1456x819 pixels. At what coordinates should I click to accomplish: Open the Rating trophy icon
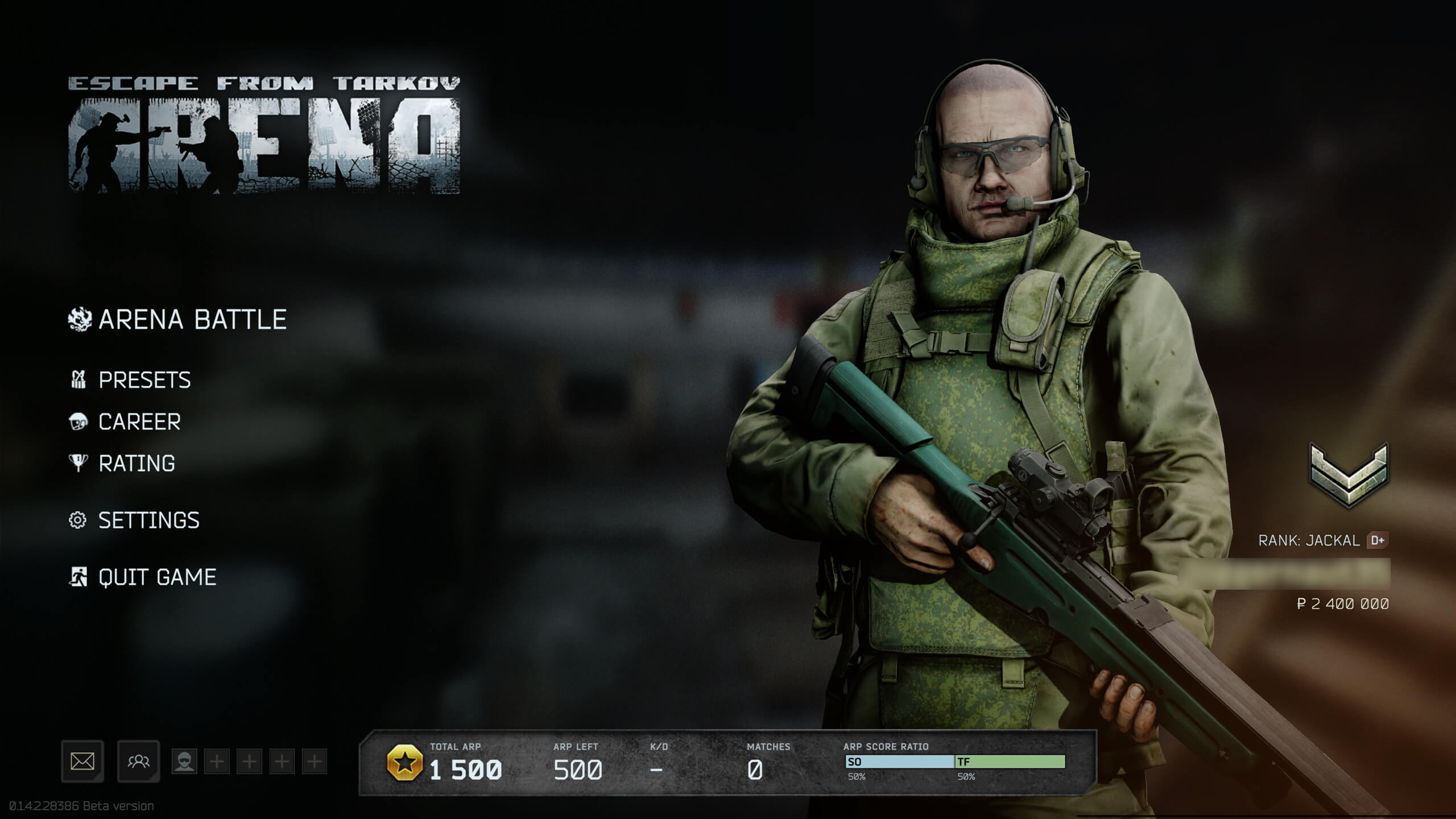click(80, 463)
